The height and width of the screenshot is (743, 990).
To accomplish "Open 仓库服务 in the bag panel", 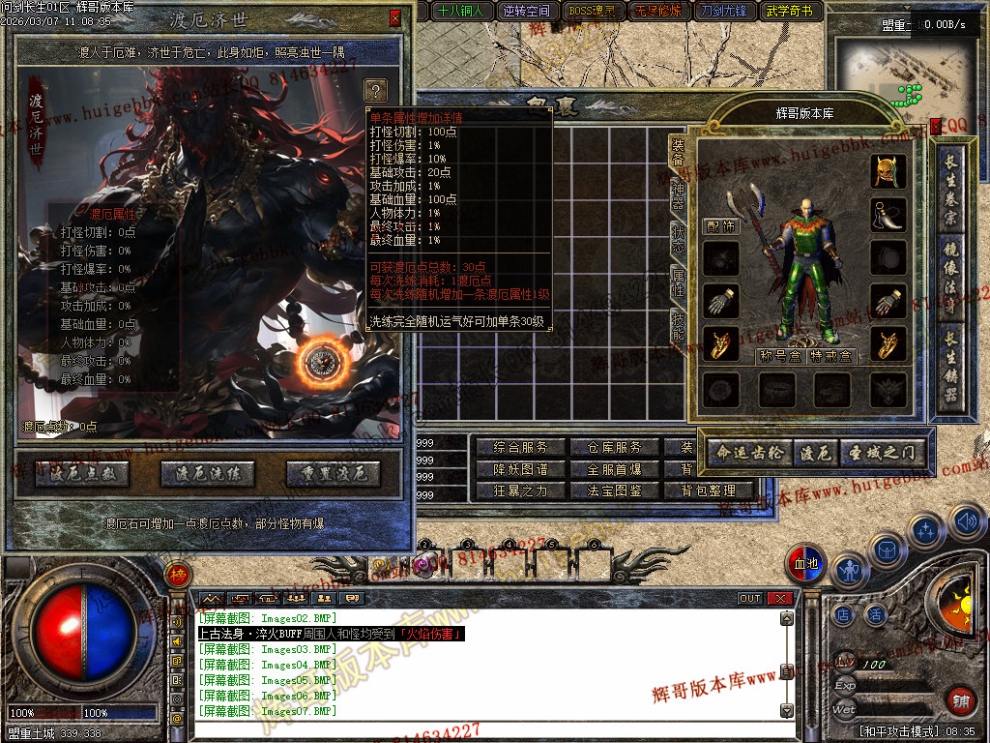I will point(614,447).
